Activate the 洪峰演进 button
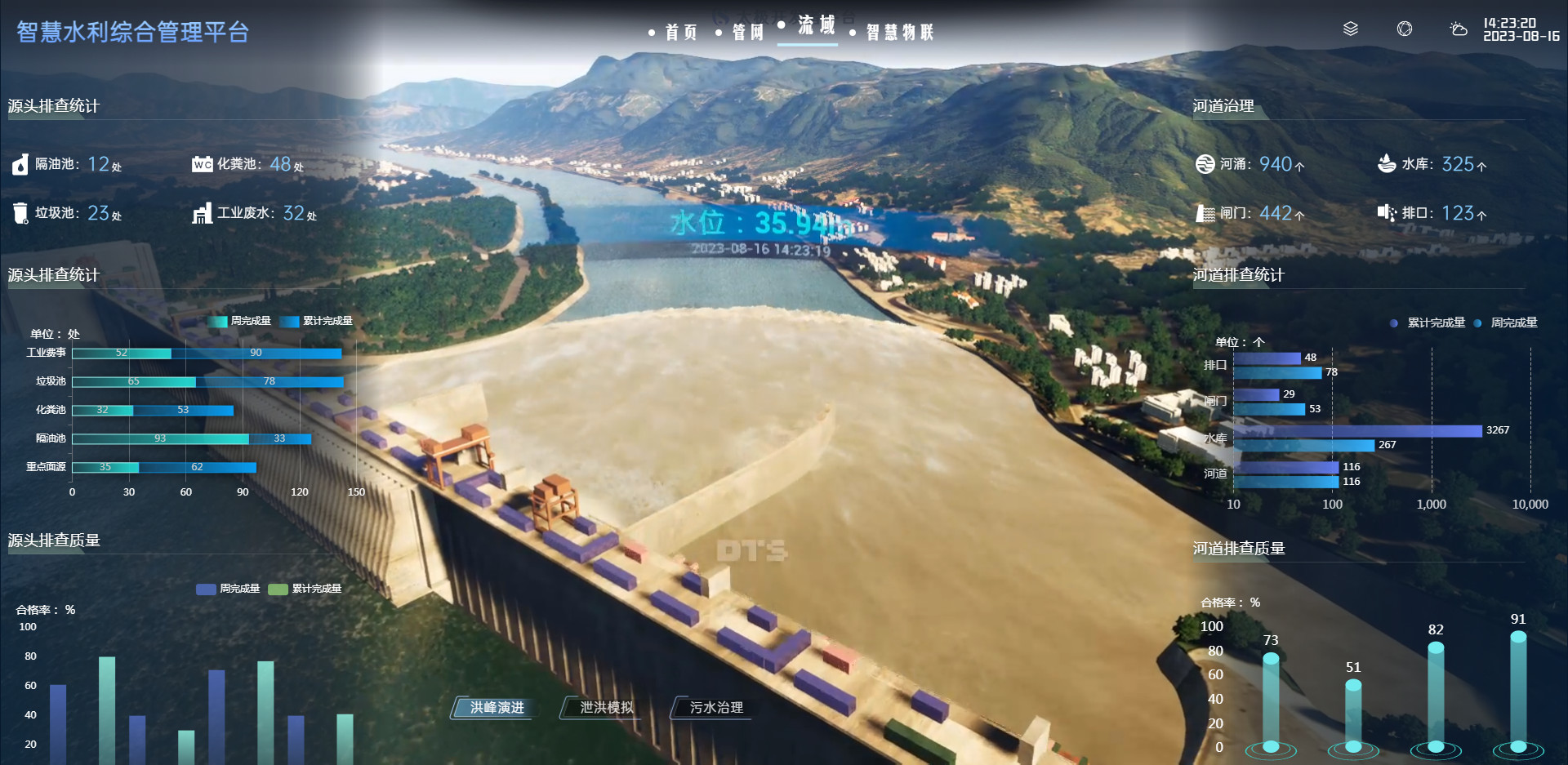1568x765 pixels. click(497, 708)
